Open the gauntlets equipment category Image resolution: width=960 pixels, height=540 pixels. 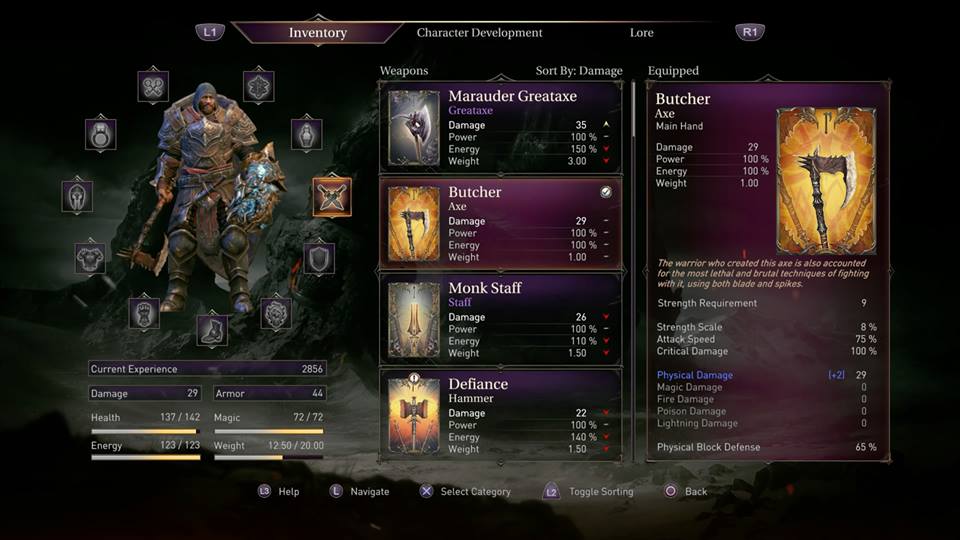coord(144,313)
